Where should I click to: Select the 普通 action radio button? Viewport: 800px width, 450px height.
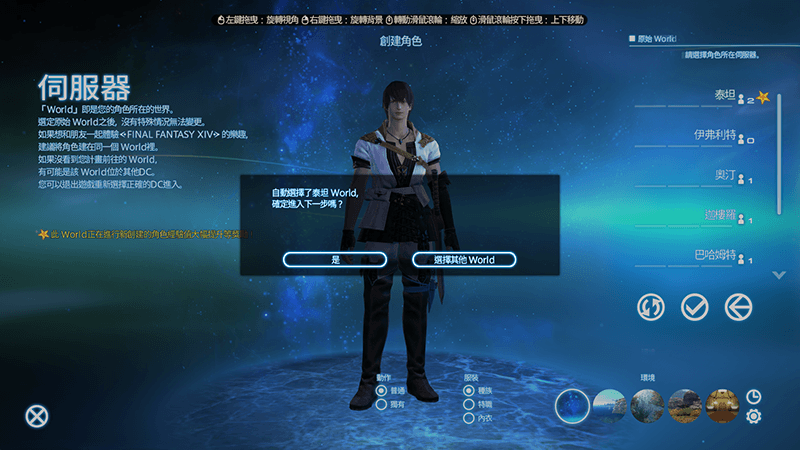(x=382, y=391)
